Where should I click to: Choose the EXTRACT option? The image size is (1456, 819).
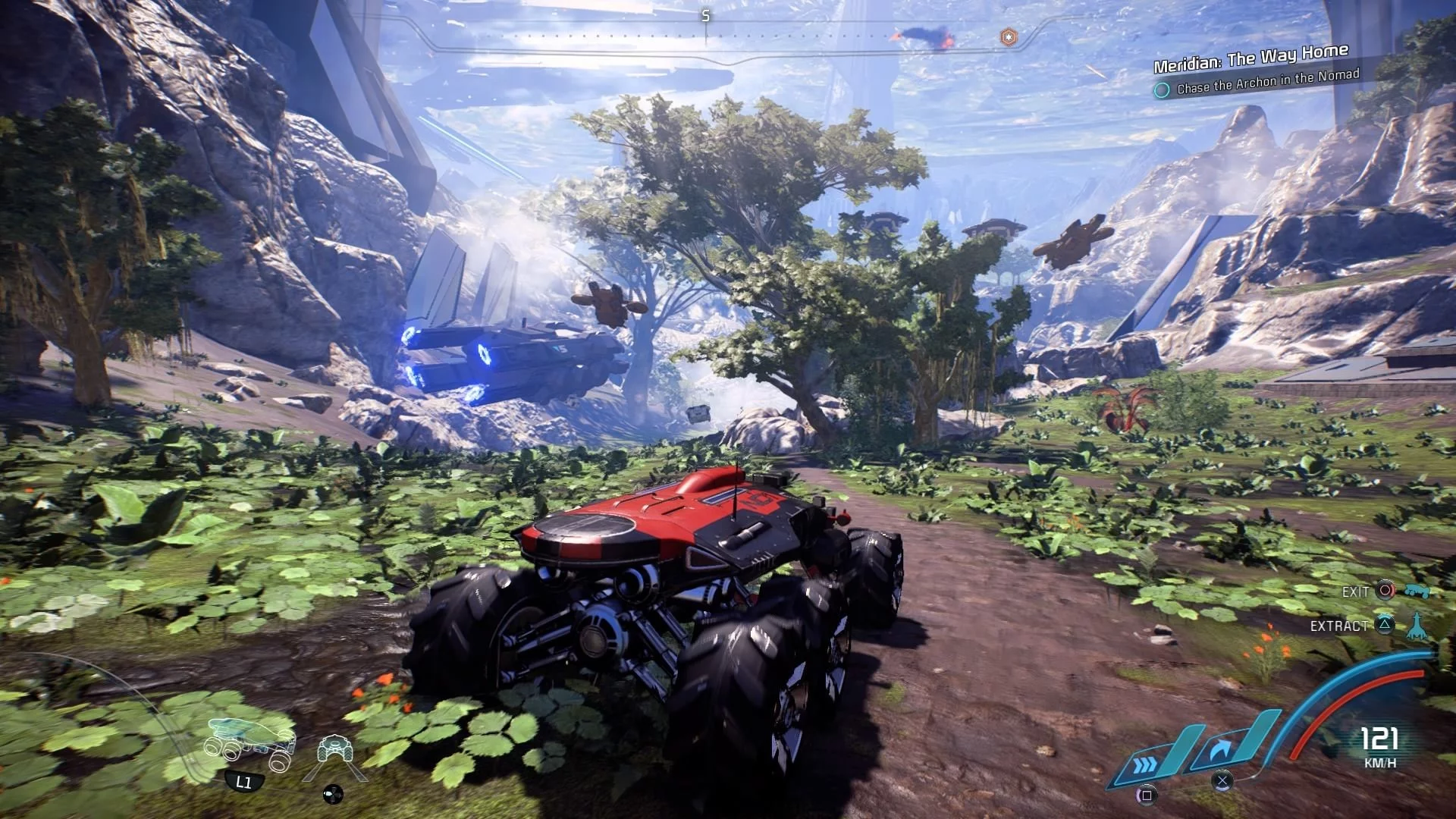click(x=1339, y=626)
